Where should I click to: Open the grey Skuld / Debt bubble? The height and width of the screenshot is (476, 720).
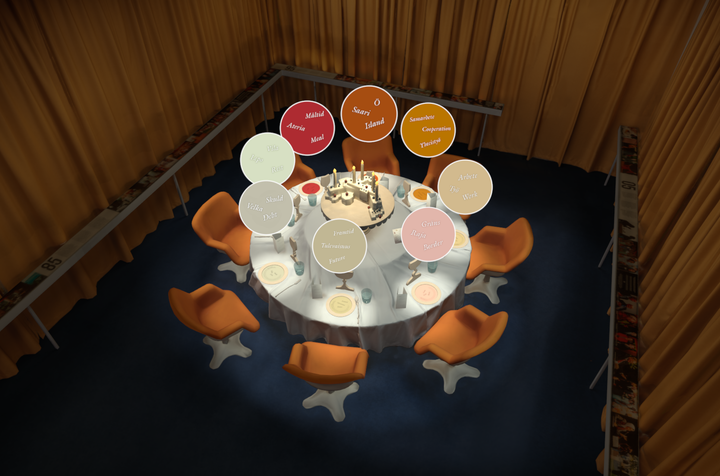coord(266,207)
